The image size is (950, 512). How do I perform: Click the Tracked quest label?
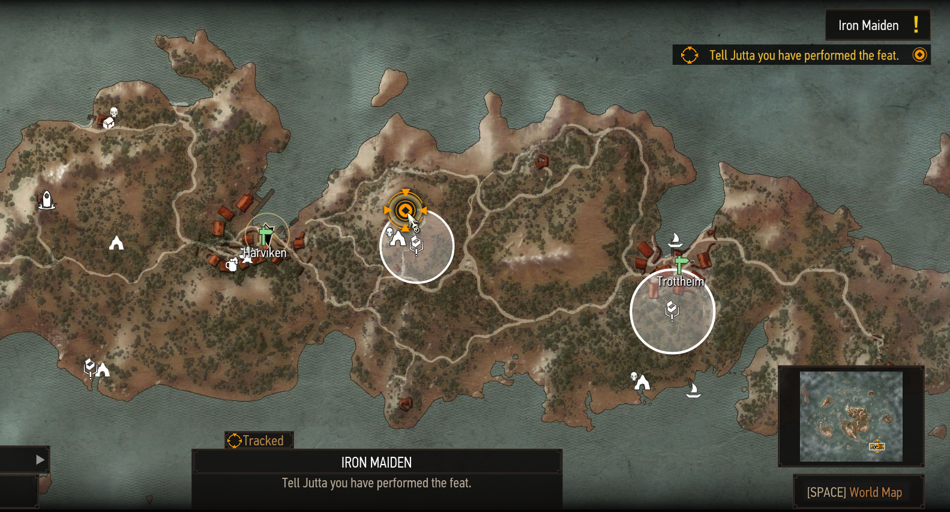259,440
